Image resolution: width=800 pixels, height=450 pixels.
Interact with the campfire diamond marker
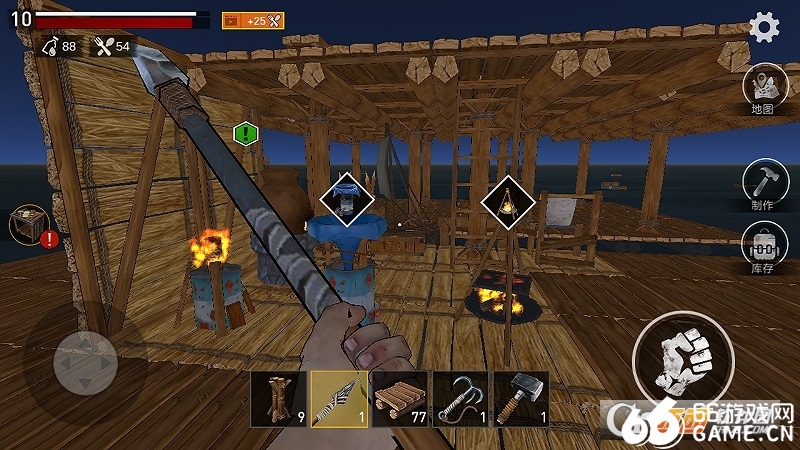point(505,201)
